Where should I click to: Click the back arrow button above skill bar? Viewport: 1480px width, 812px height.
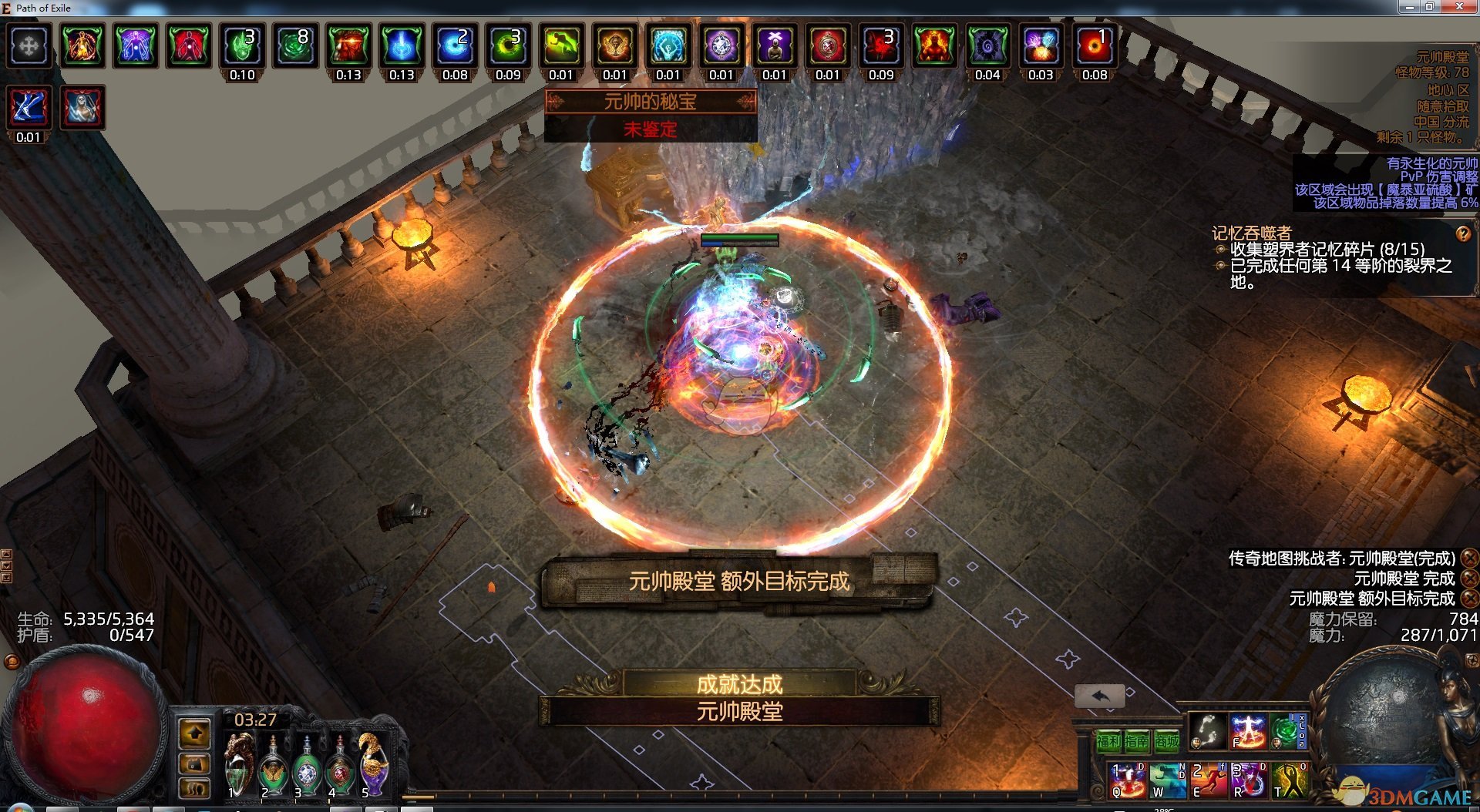[1100, 696]
